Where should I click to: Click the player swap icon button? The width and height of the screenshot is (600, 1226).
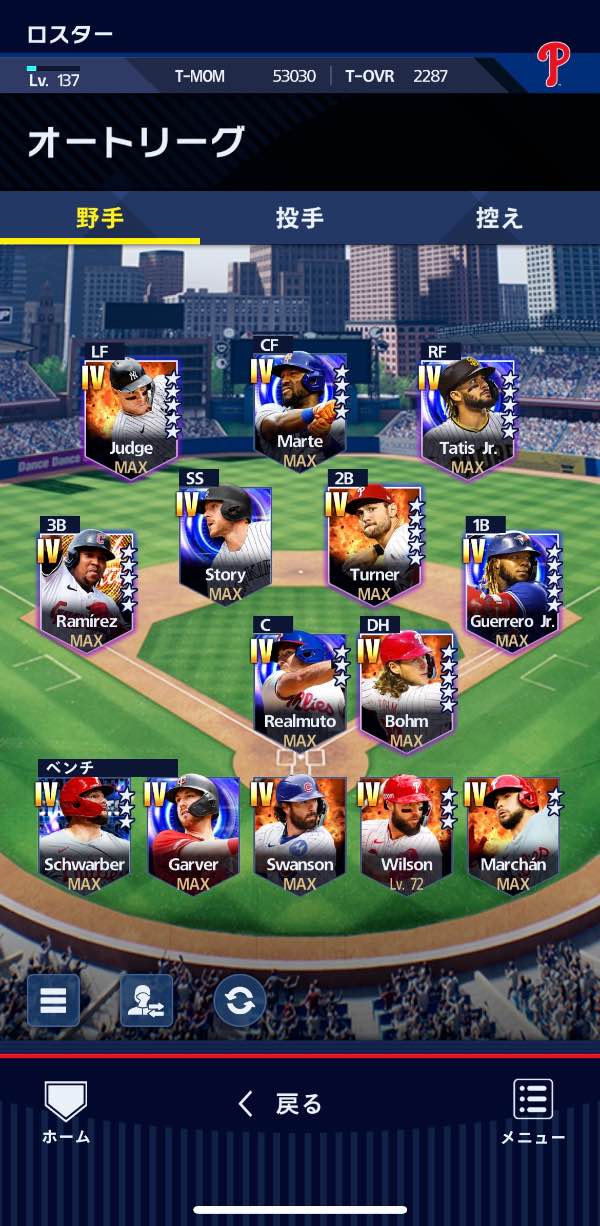point(146,1000)
